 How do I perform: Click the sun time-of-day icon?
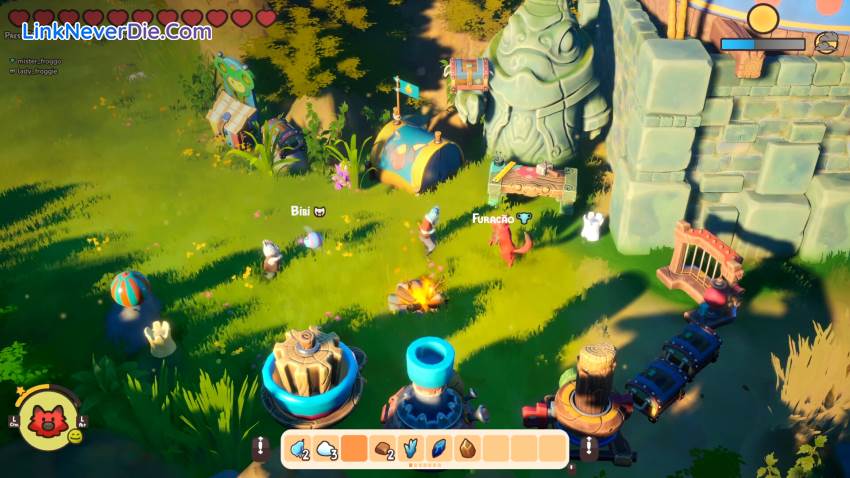(x=763, y=18)
